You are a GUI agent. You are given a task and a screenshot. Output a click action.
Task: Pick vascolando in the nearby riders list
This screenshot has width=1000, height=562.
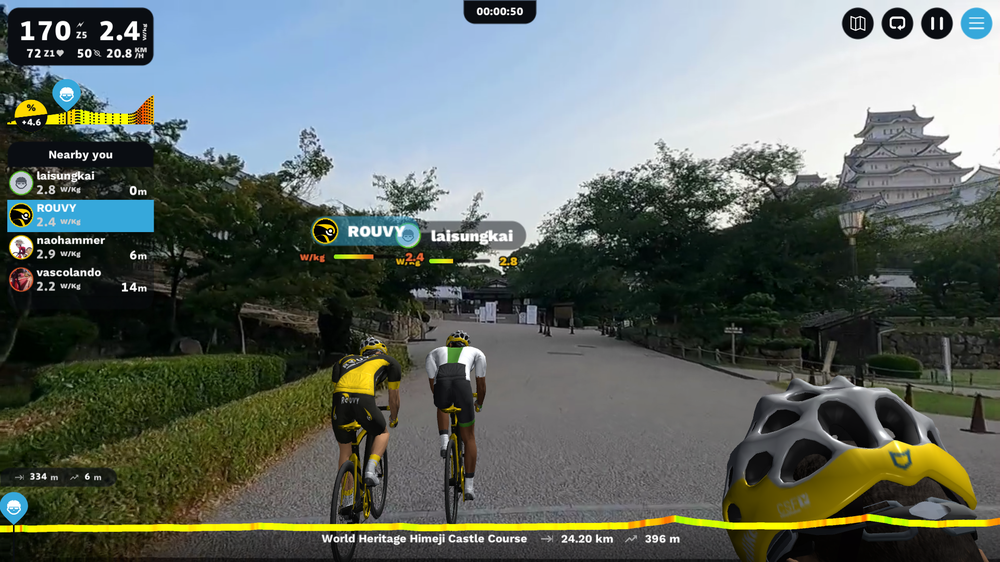80,279
